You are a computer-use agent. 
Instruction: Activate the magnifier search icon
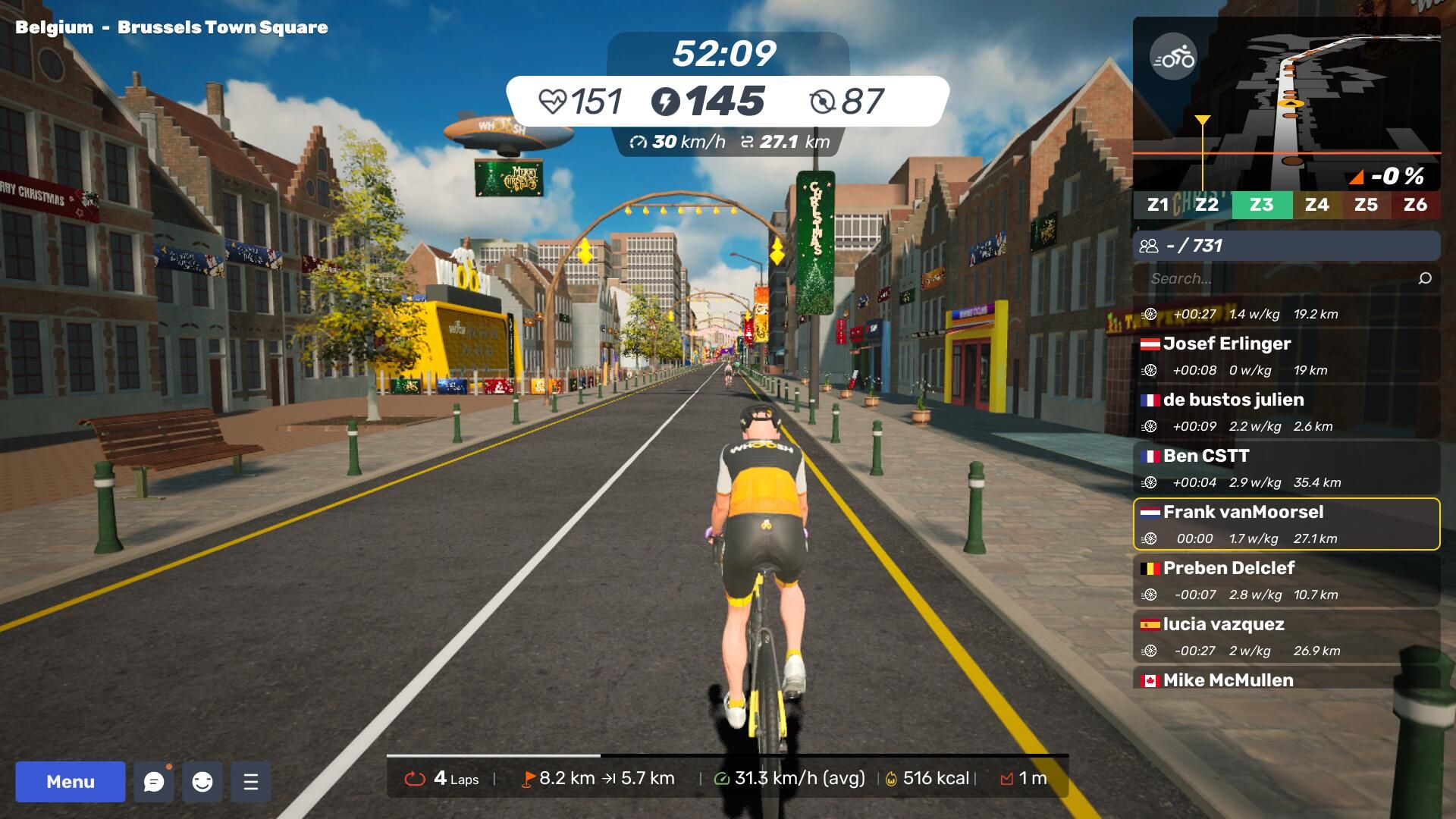pyautogui.click(x=1425, y=278)
